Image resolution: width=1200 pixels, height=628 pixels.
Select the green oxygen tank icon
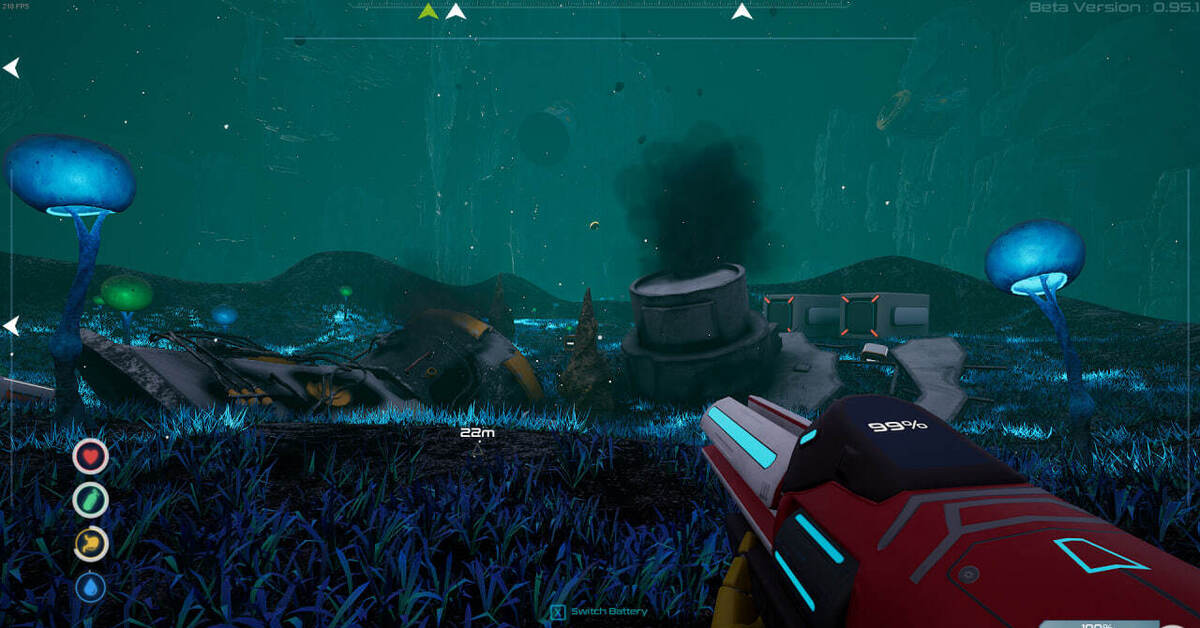tap(90, 499)
